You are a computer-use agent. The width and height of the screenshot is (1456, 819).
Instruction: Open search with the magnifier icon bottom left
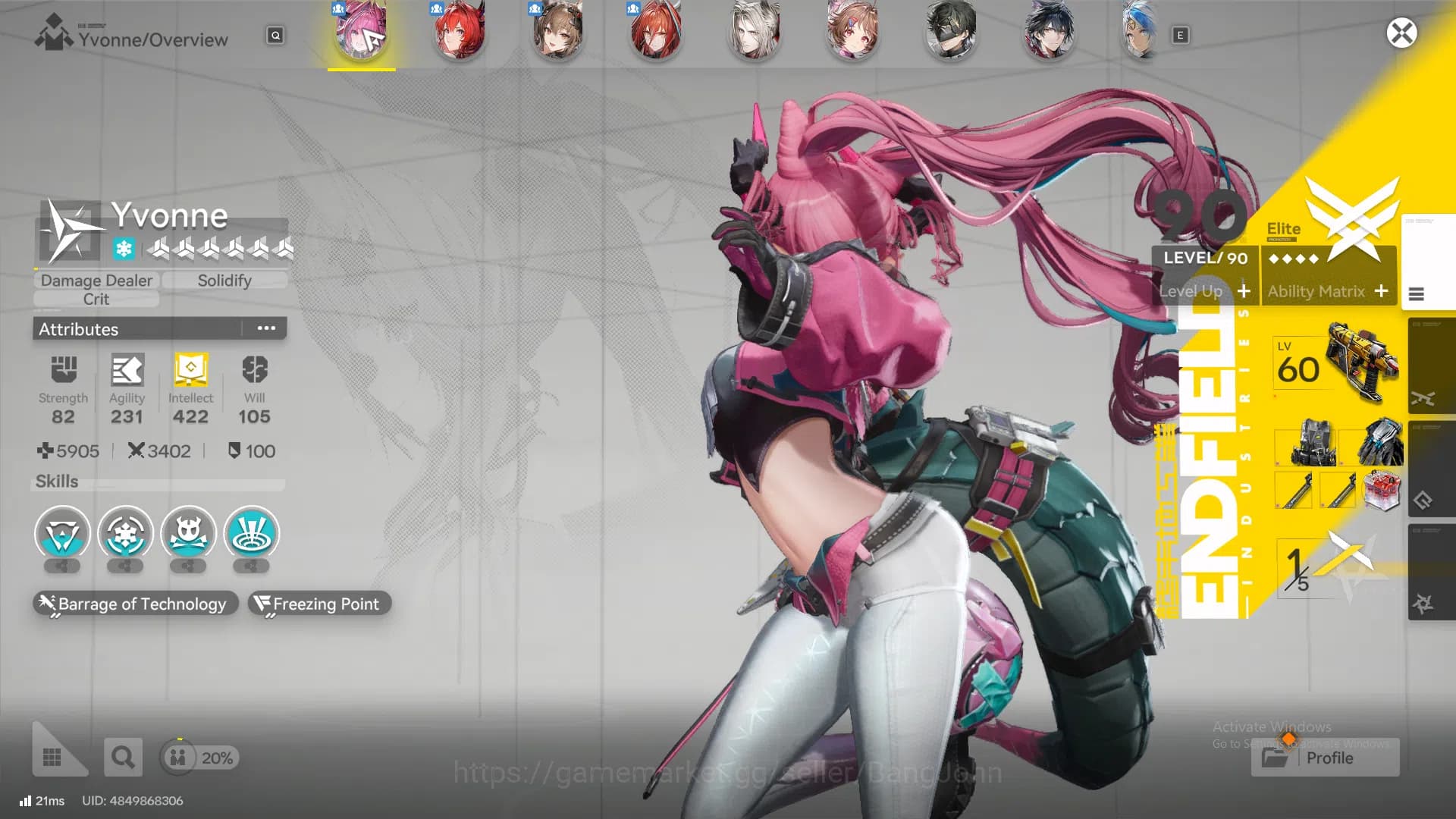click(x=123, y=757)
